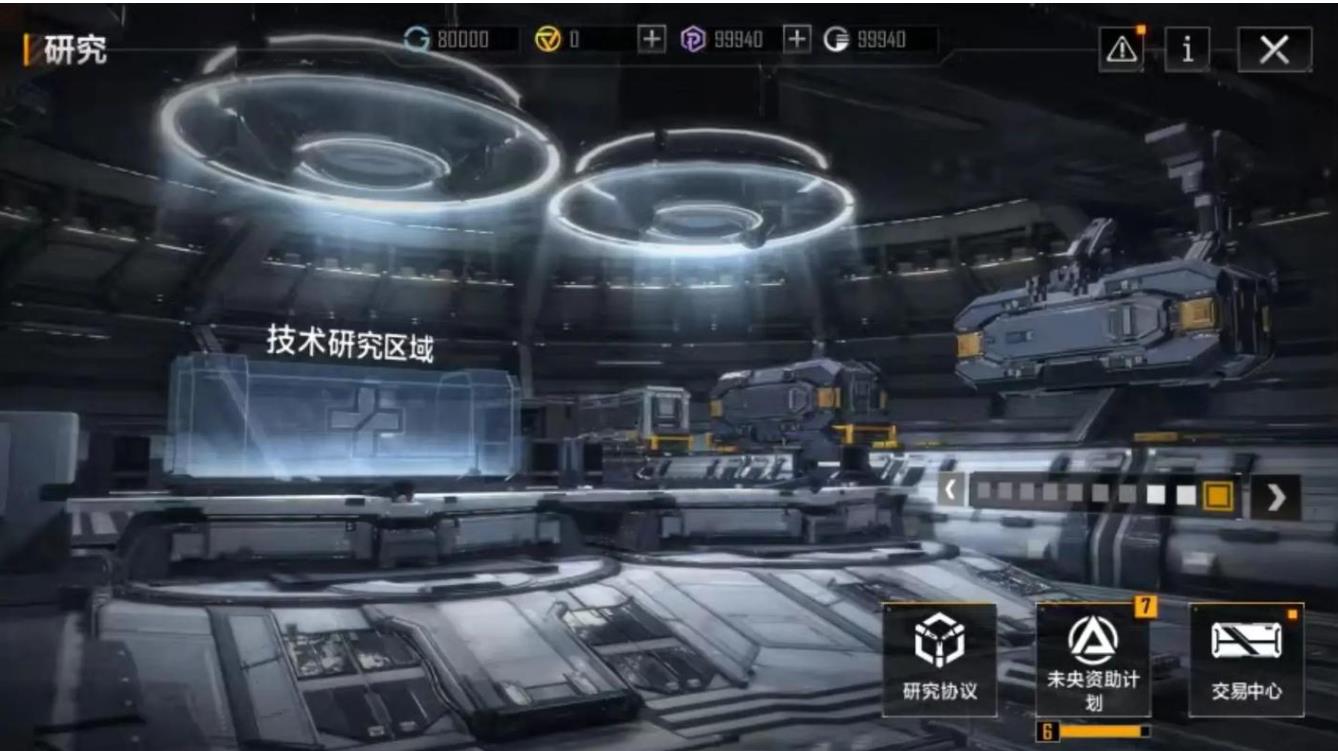Go to the previous page with the left arrow
Screen dimensions: 1338x751
pyautogui.click(x=951, y=494)
